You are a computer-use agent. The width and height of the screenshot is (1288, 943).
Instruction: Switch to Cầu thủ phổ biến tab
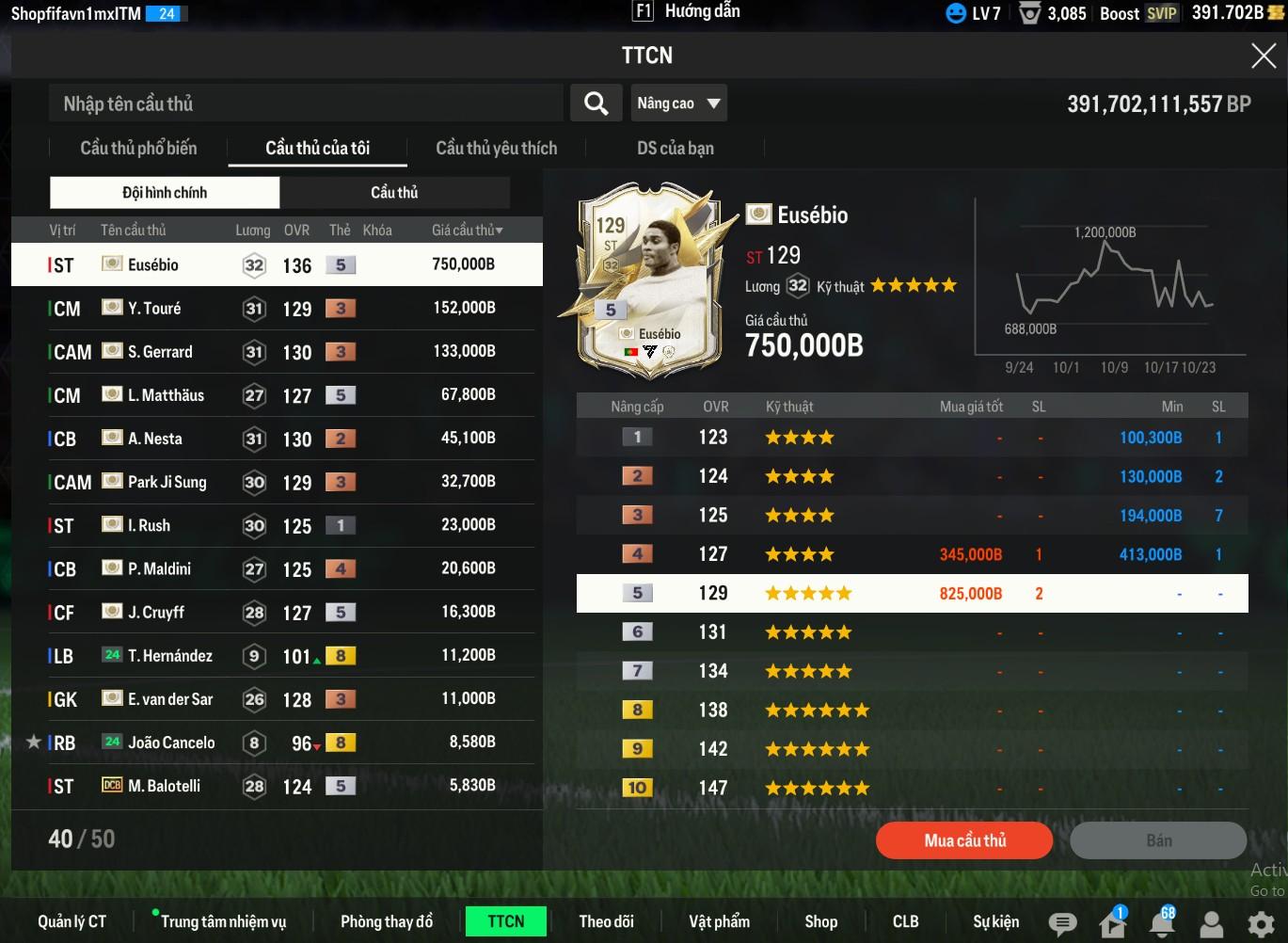pyautogui.click(x=138, y=148)
